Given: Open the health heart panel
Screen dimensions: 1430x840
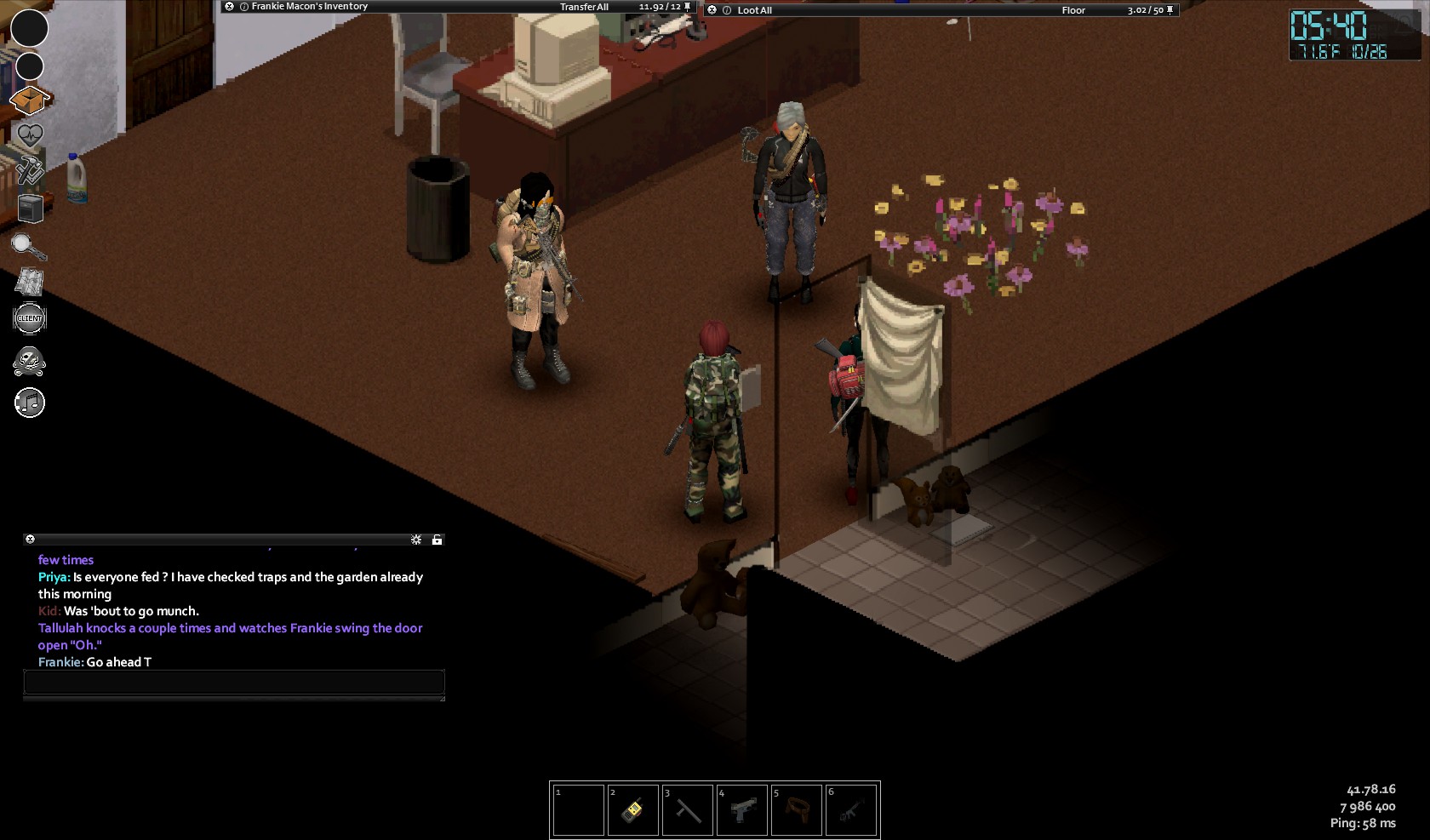Looking at the screenshot, I should point(30,134).
